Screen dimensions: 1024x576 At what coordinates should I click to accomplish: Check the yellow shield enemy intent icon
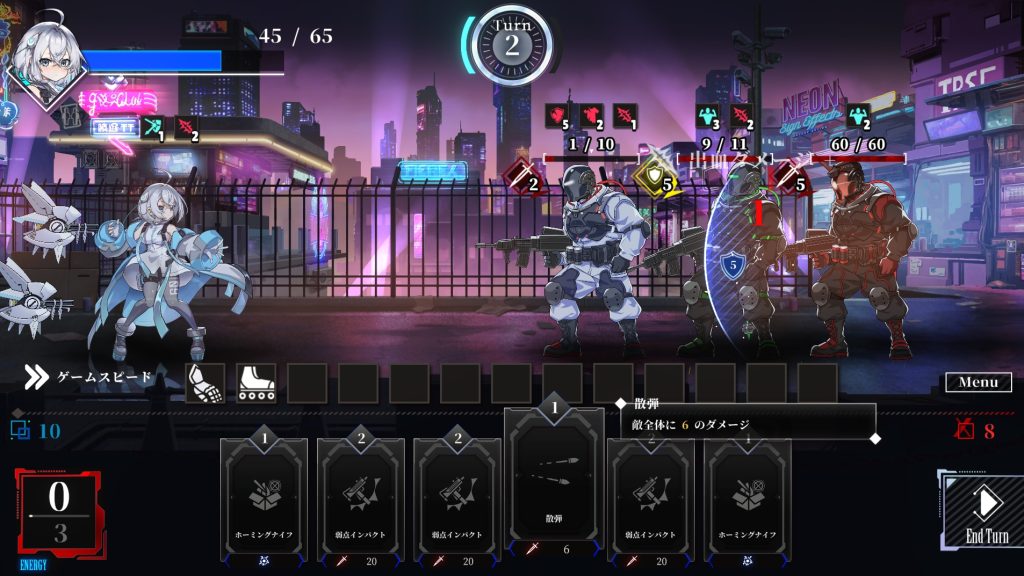tap(653, 180)
